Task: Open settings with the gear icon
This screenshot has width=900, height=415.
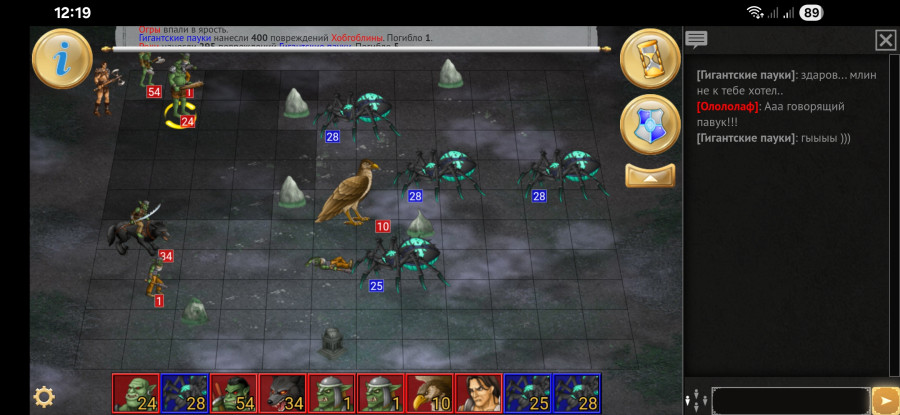Action: (44, 396)
